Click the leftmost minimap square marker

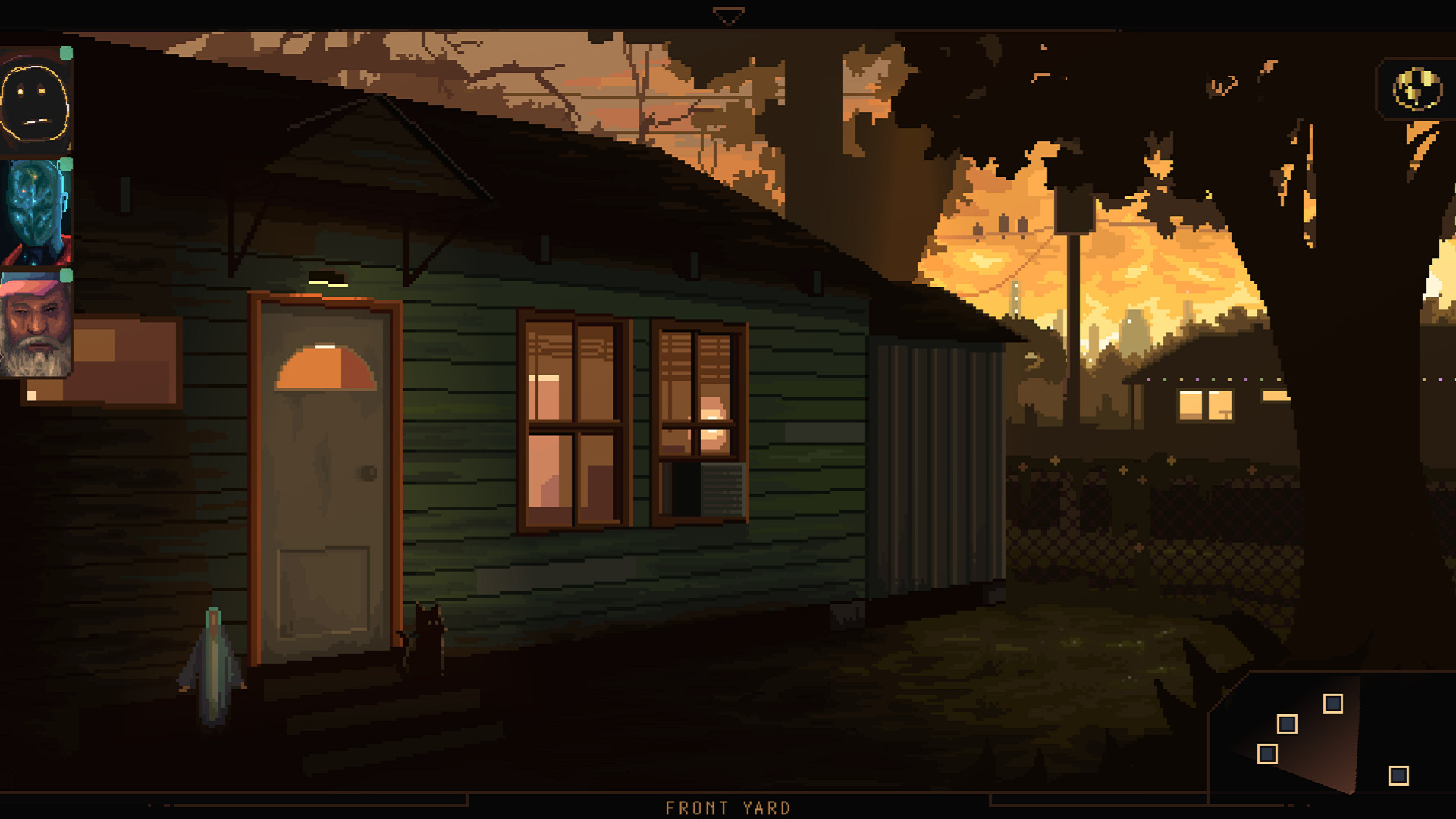(x=1267, y=755)
